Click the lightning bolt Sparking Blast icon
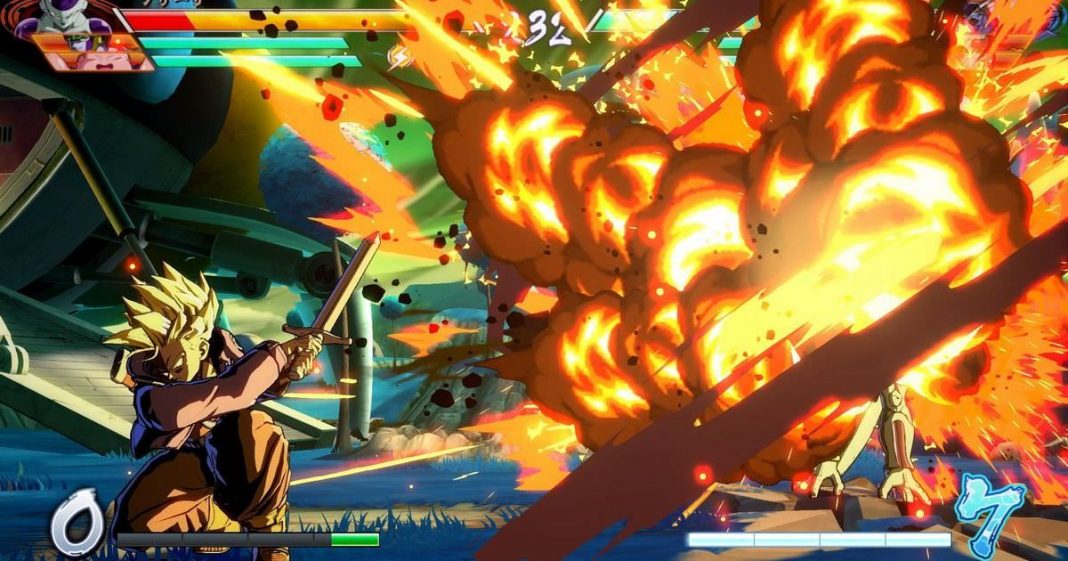 coord(400,56)
